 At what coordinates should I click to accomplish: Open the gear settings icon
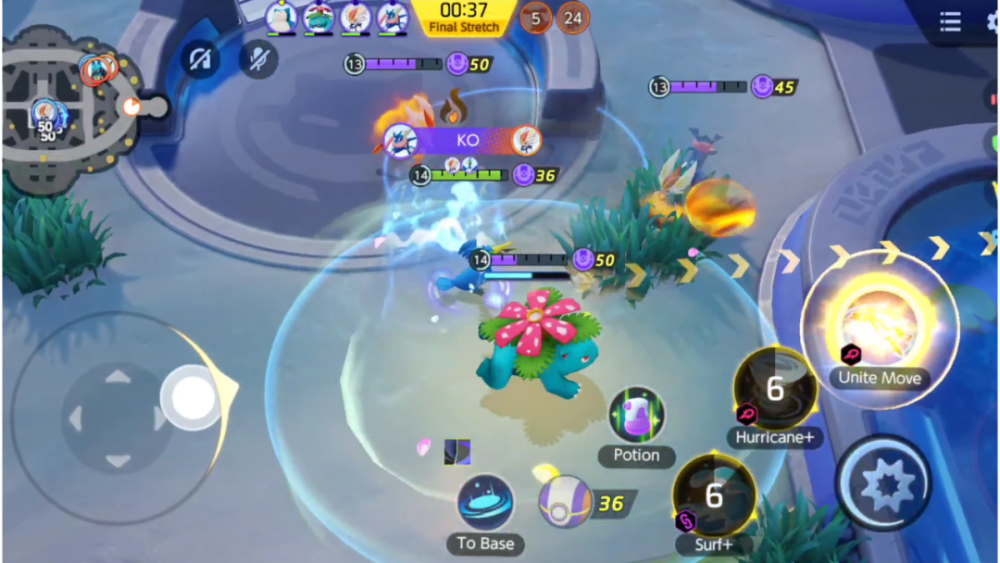(x=992, y=22)
